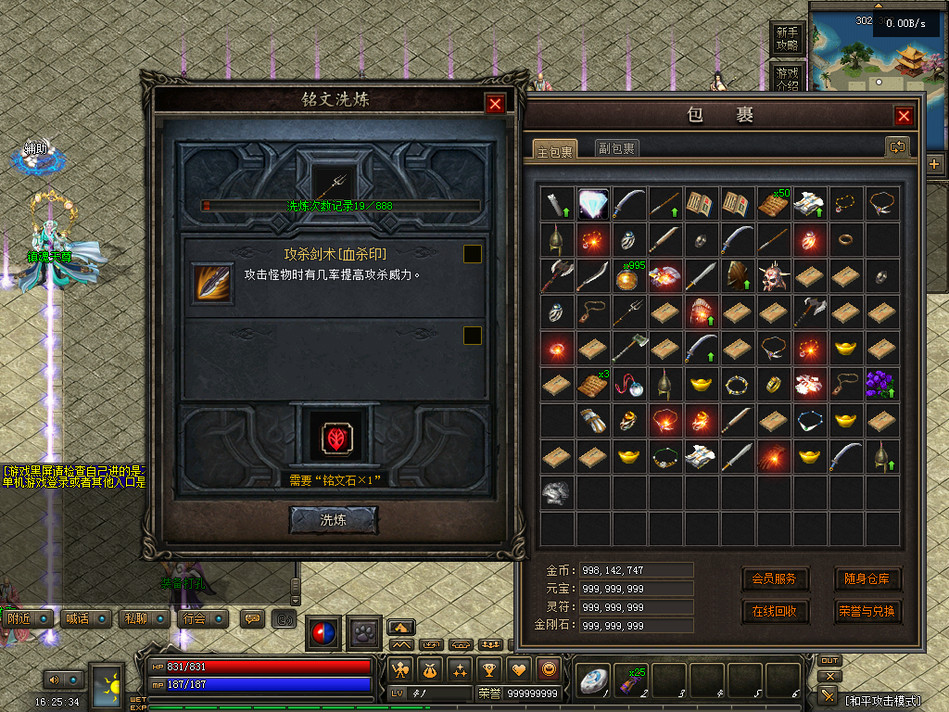Select the large diamond item in bag
This screenshot has width=949, height=712.
[x=593, y=204]
